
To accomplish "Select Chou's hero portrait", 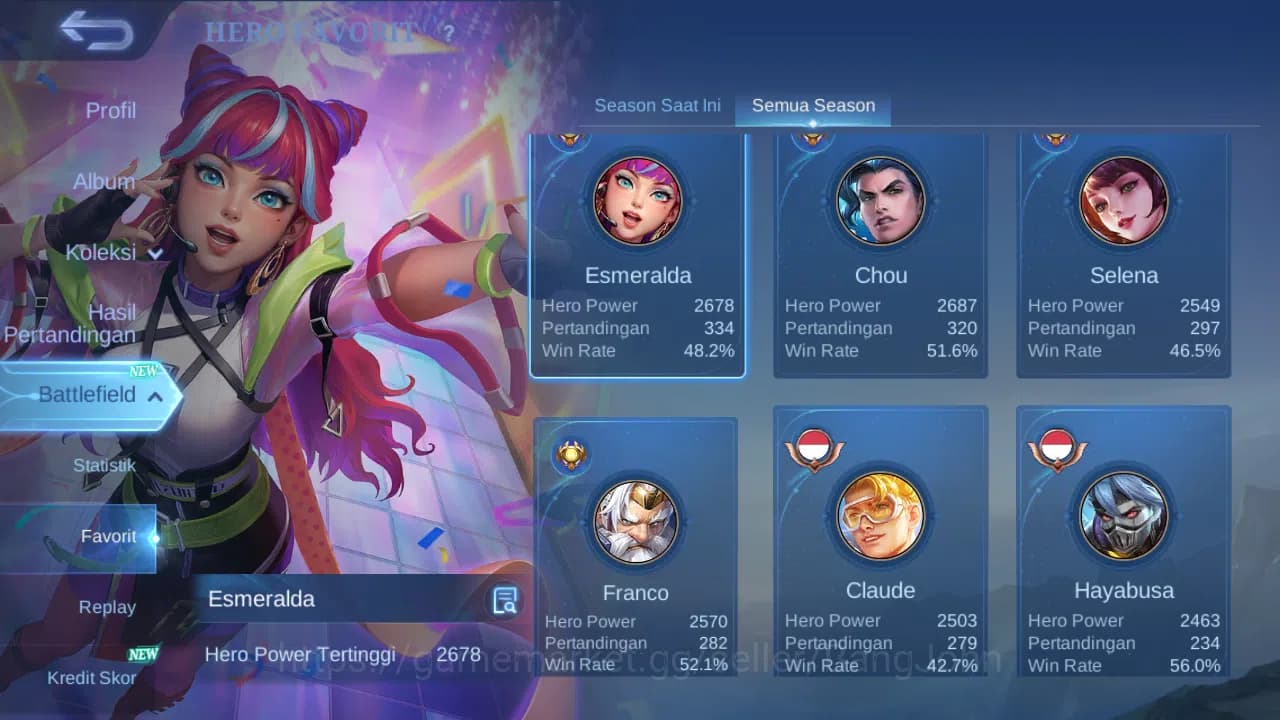I will (881, 200).
